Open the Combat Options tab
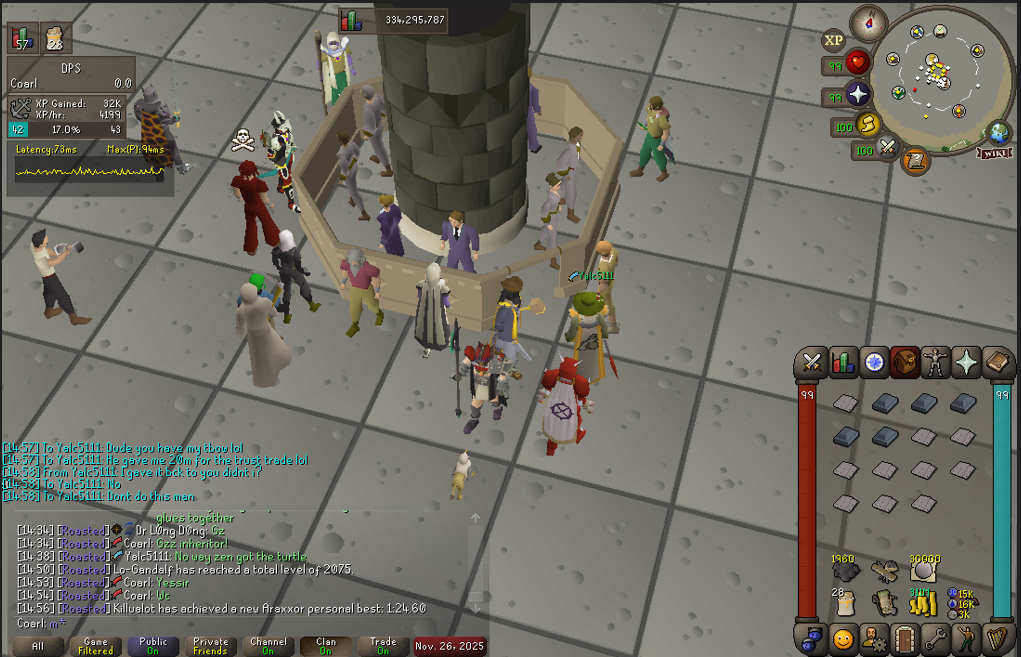Image resolution: width=1021 pixels, height=657 pixels. [x=811, y=363]
